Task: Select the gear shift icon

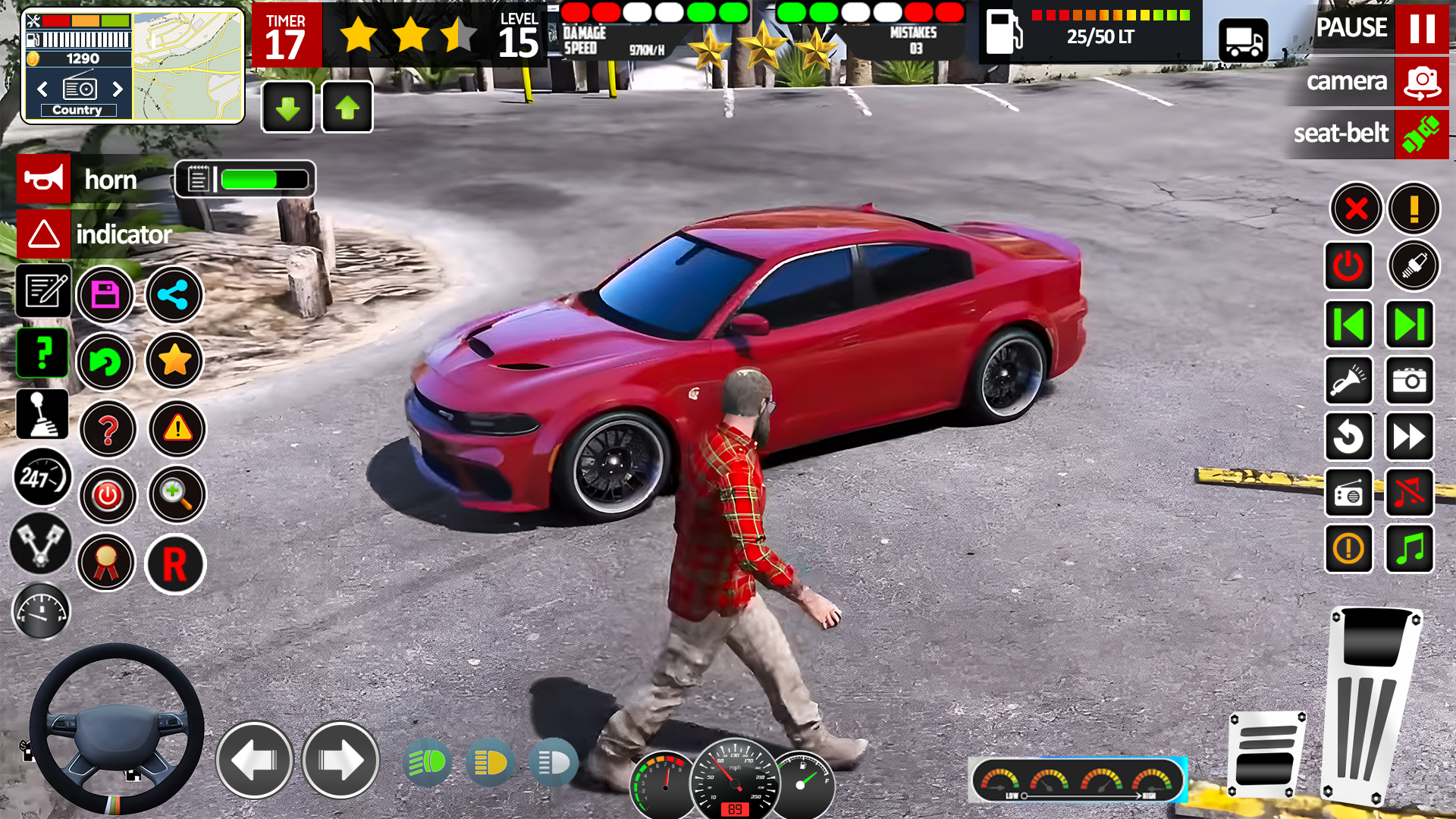Action: point(42,413)
